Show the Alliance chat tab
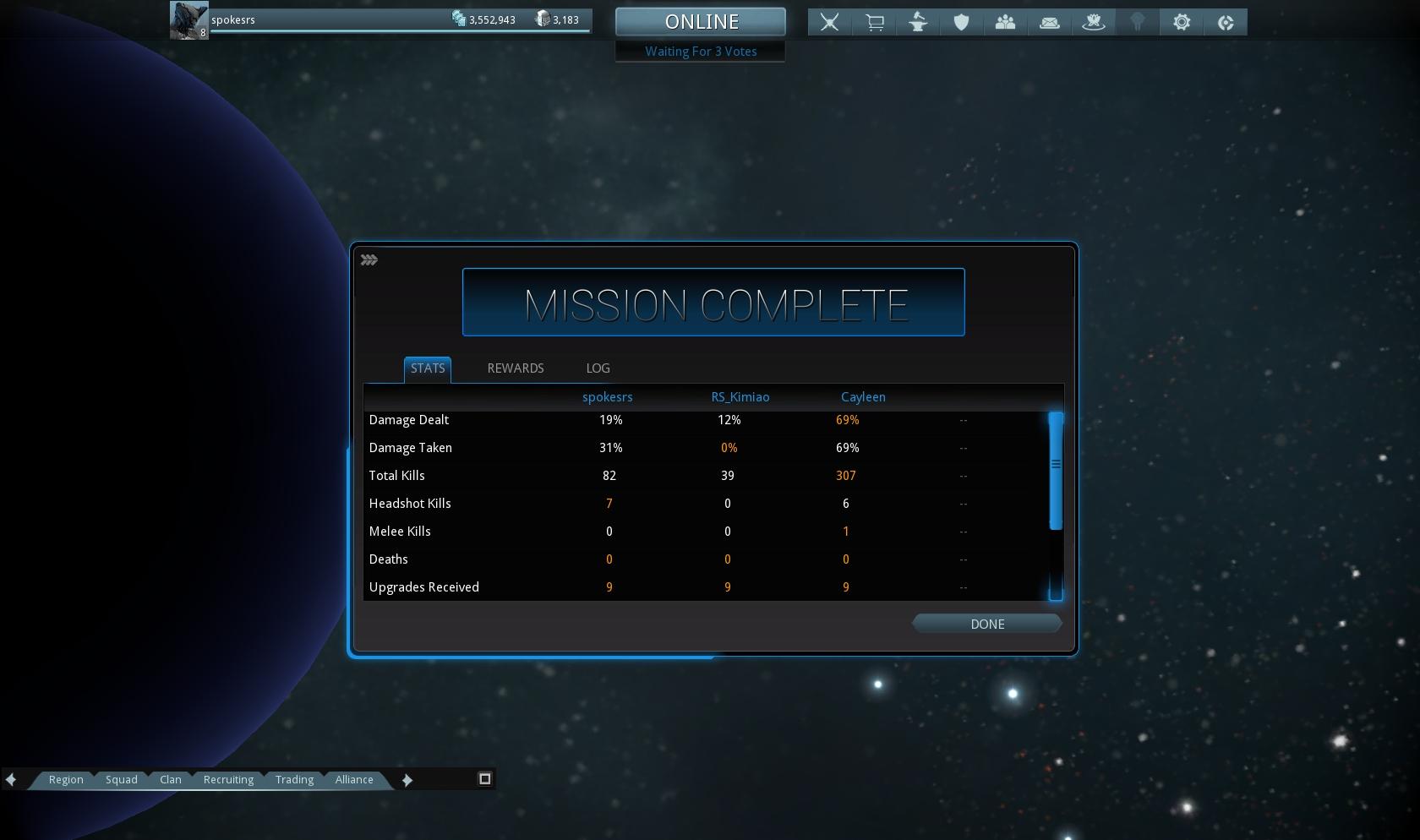Screen dimensions: 1420x840 [x=353, y=779]
